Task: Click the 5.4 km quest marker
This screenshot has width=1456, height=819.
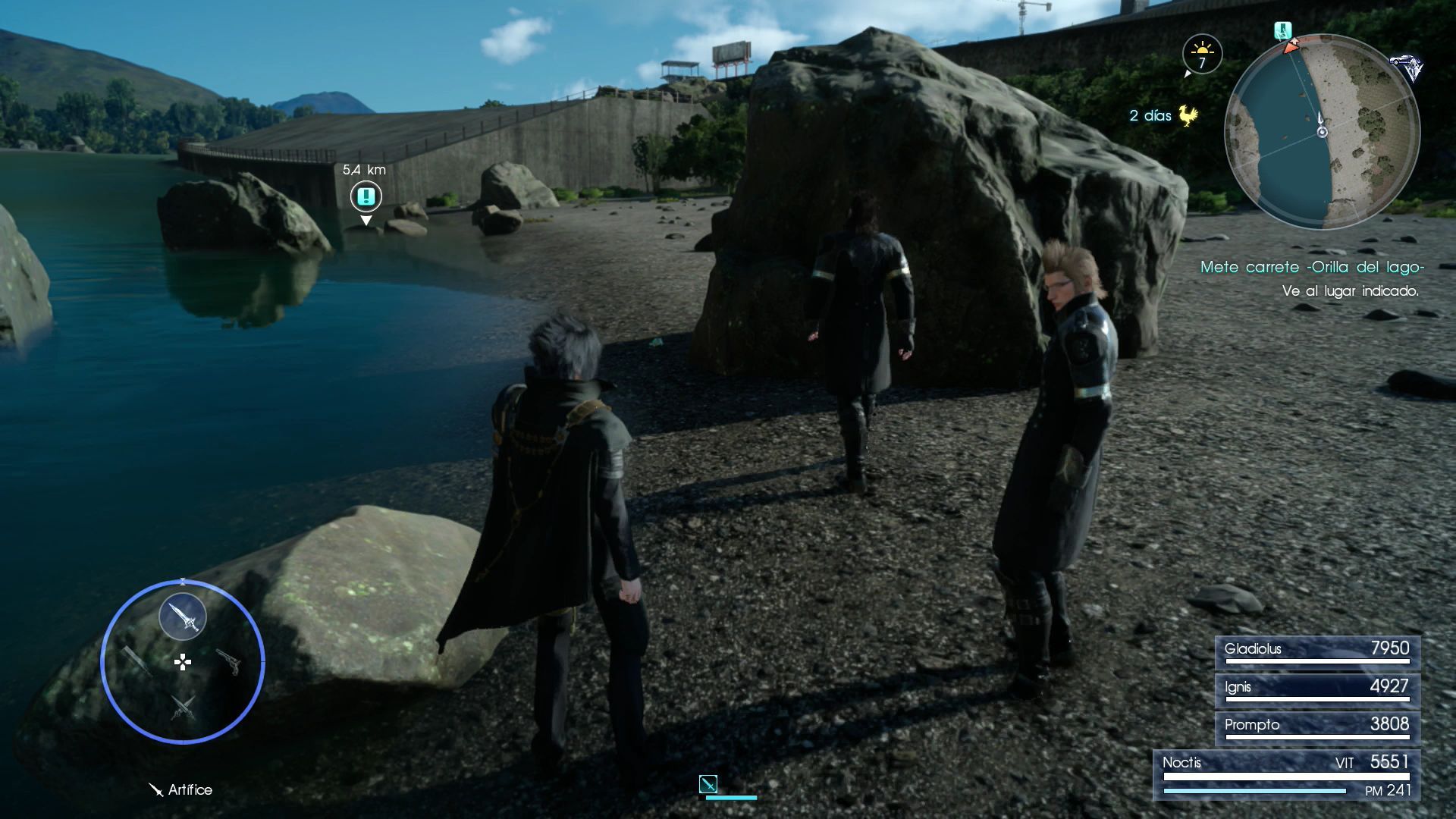Action: point(366,197)
